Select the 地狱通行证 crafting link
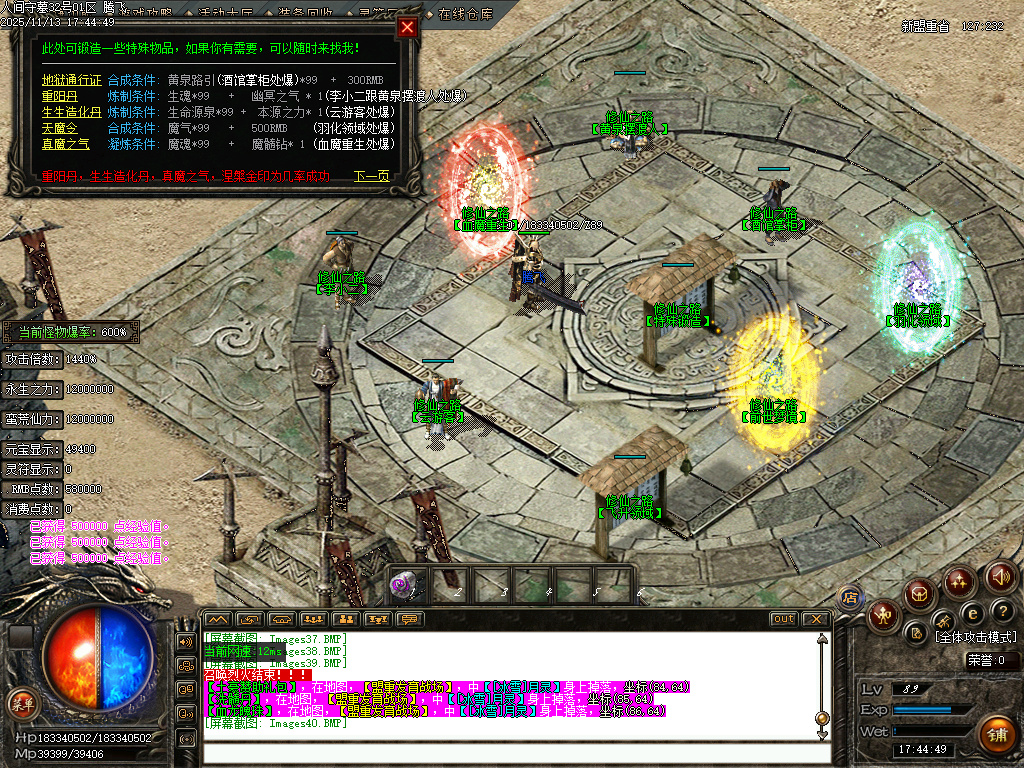The image size is (1024, 768). click(71, 80)
